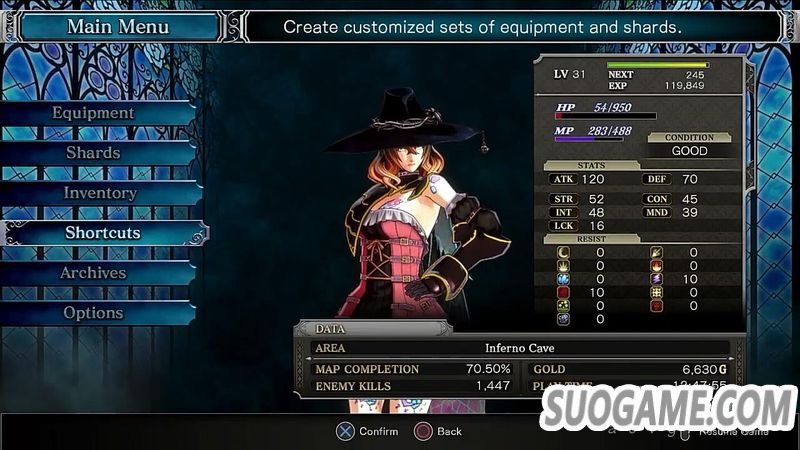Go to the Options menu
Viewport: 800px width, 450px height.
pyautogui.click(x=93, y=313)
